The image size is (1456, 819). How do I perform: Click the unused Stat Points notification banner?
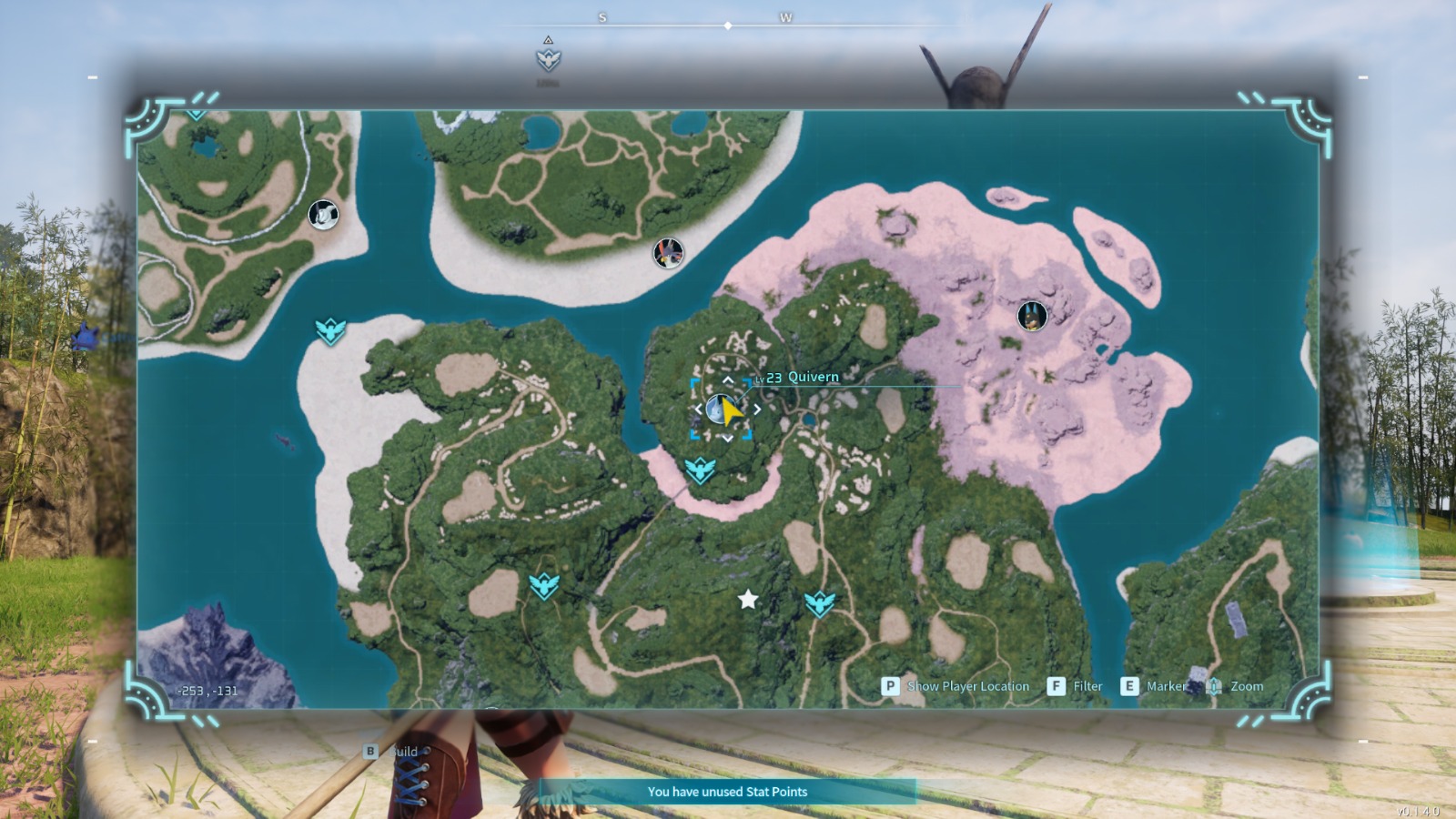click(726, 792)
